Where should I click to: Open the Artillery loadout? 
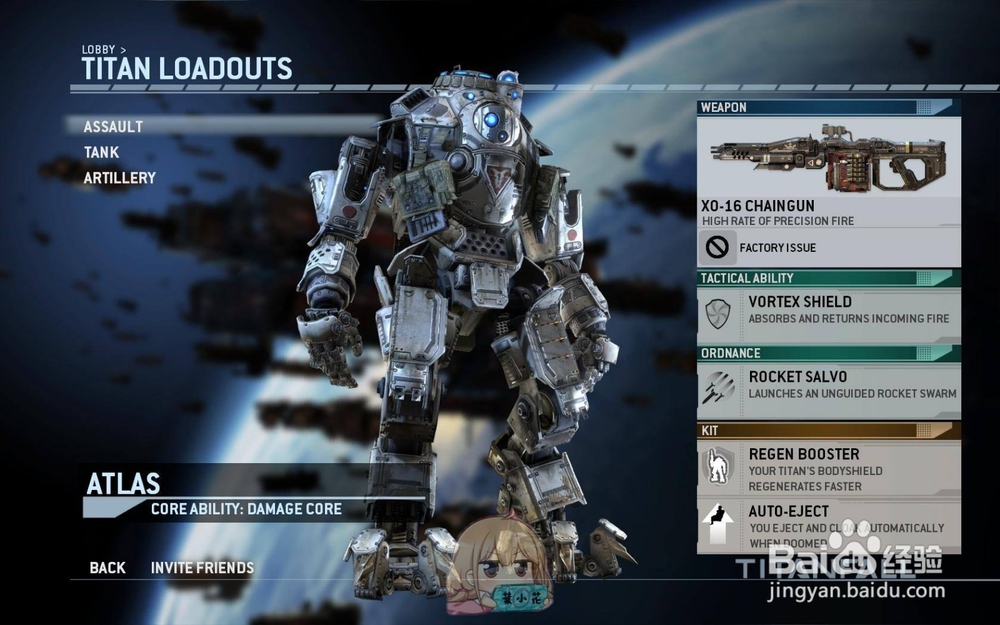pyautogui.click(x=120, y=178)
